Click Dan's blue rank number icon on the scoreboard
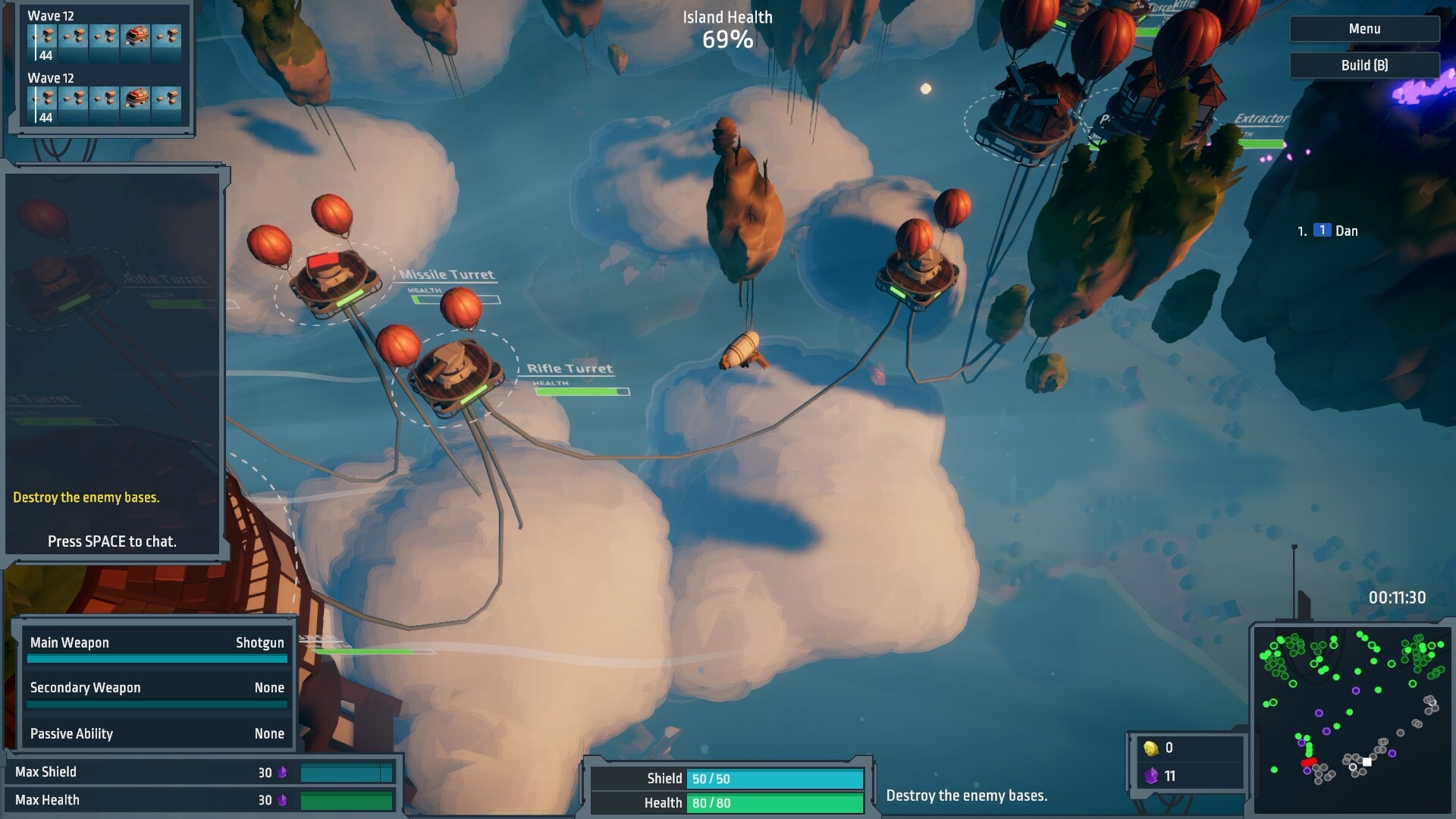The height and width of the screenshot is (819, 1456). pyautogui.click(x=1322, y=231)
